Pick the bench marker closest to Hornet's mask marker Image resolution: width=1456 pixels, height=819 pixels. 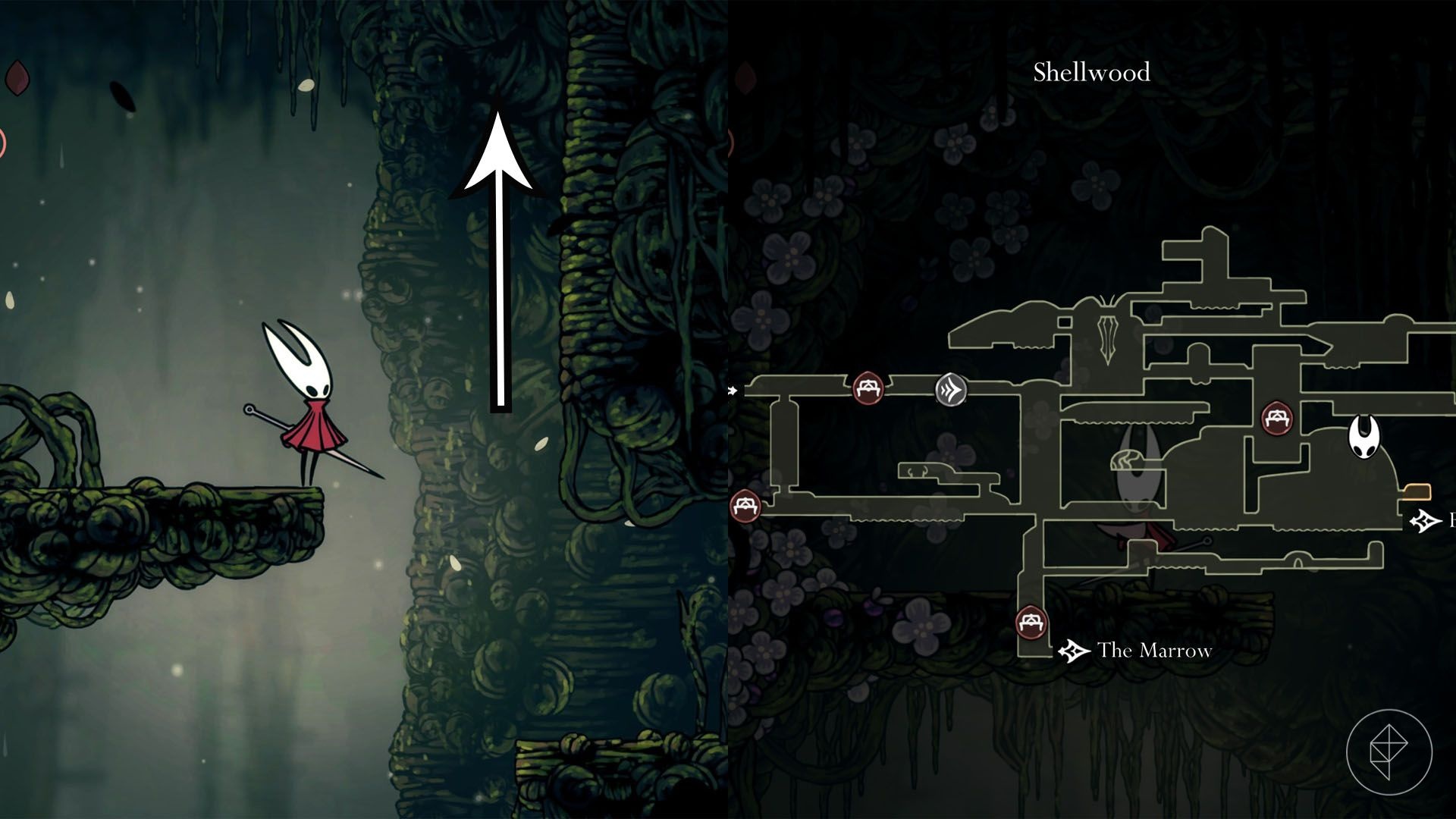[1277, 419]
